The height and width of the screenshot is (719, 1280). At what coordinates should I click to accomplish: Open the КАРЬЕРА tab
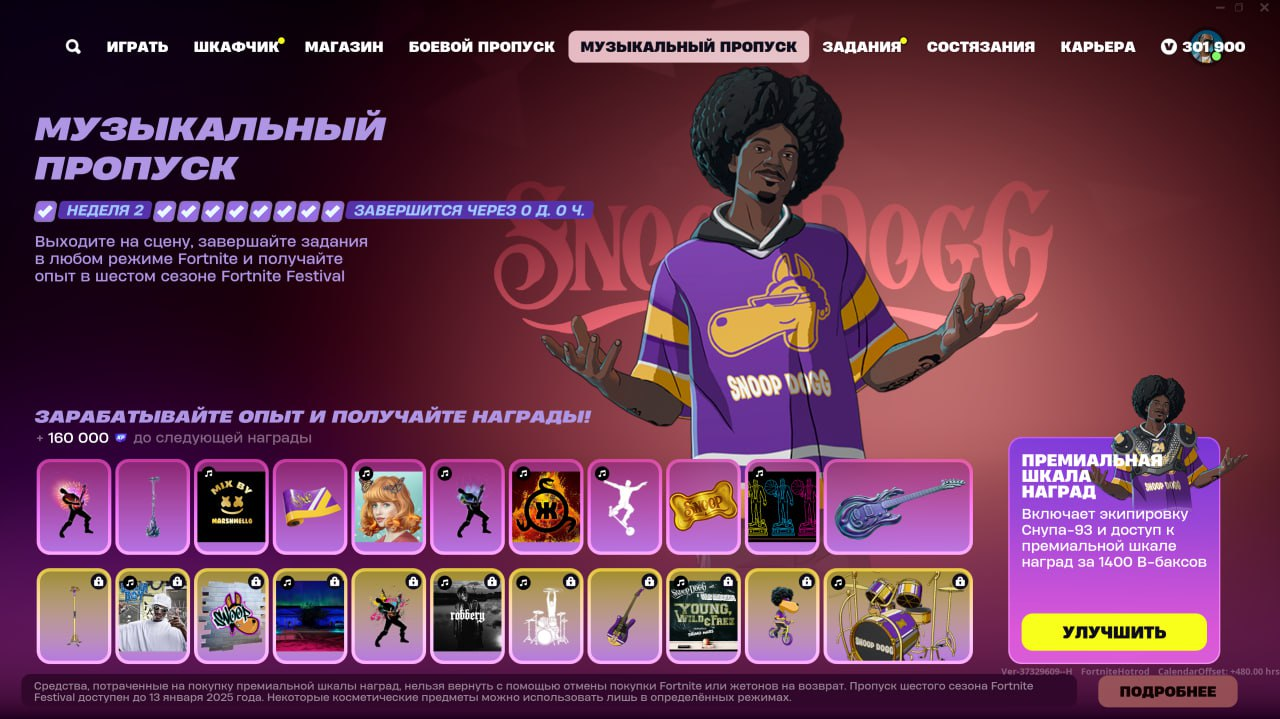1098,47
